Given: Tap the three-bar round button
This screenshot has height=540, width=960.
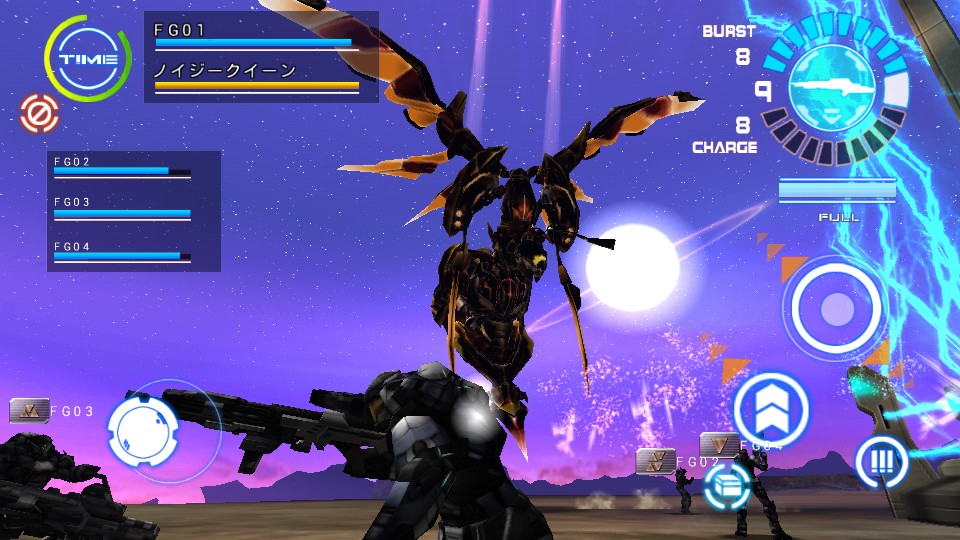Looking at the screenshot, I should pos(881,462).
